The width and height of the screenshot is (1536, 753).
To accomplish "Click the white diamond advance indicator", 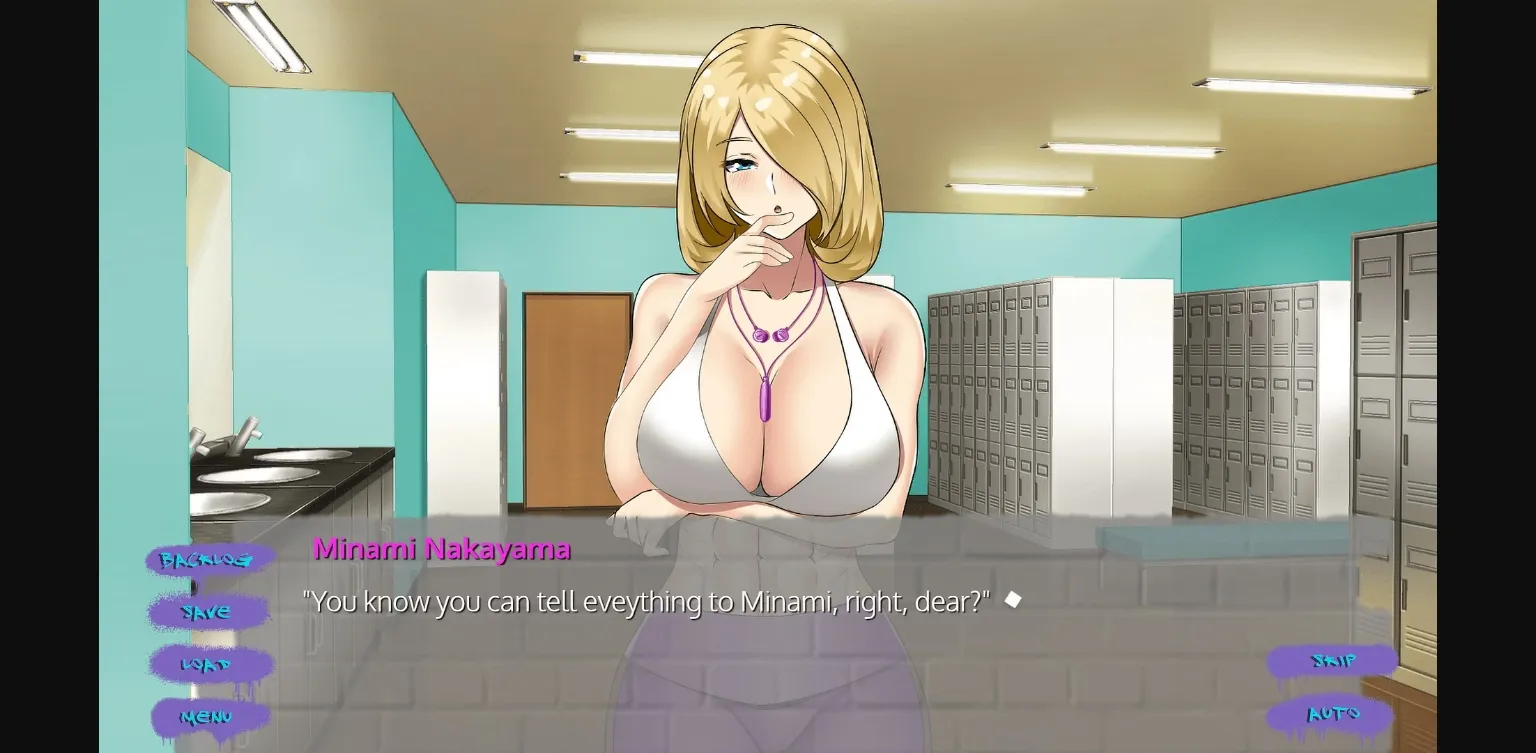I will (1013, 598).
